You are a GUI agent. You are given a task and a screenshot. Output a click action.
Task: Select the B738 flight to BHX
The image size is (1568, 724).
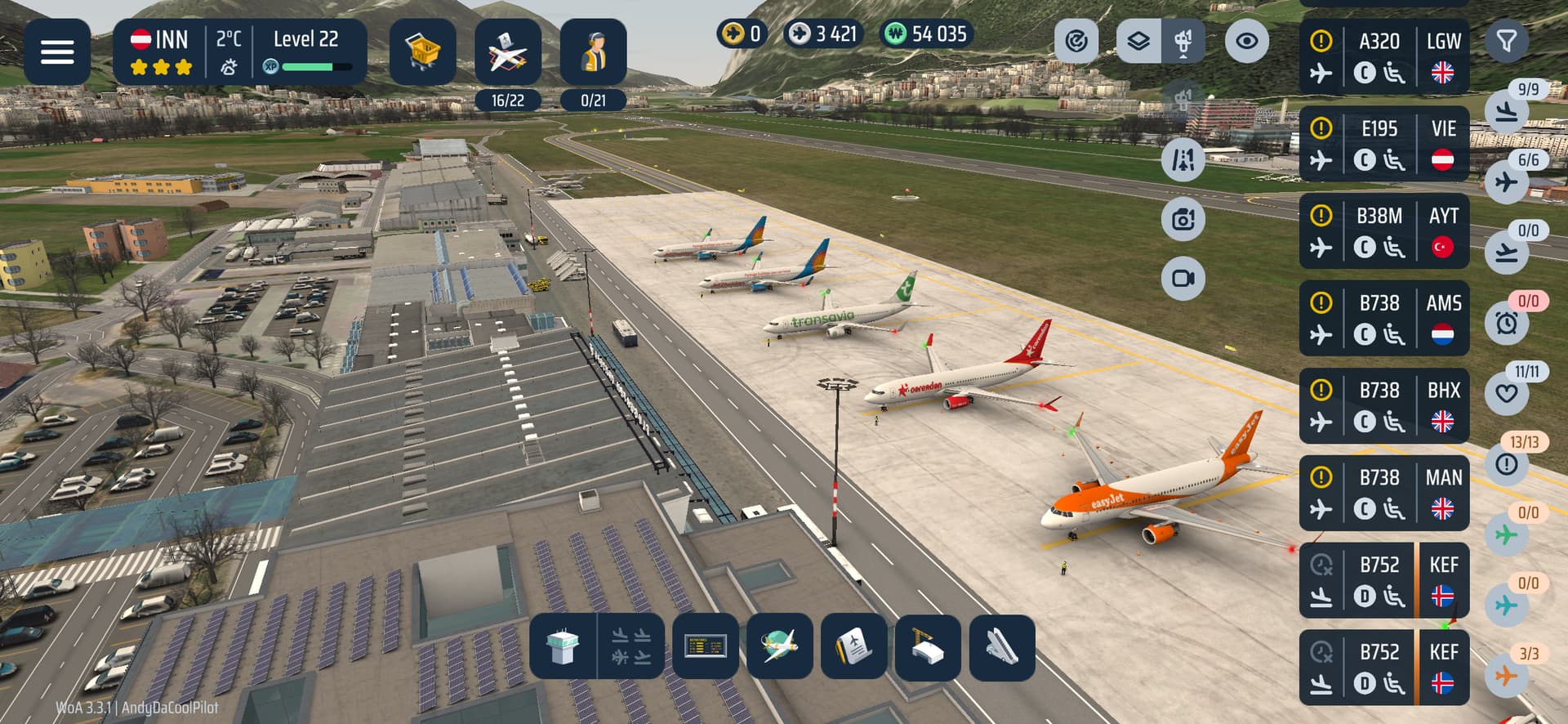pyautogui.click(x=1383, y=406)
